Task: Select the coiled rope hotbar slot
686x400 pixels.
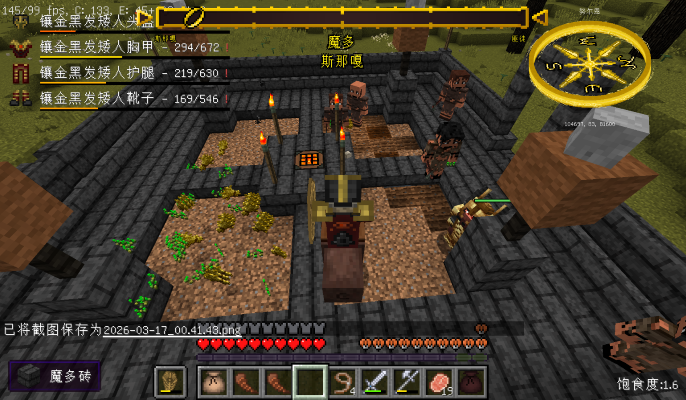Action: click(345, 381)
